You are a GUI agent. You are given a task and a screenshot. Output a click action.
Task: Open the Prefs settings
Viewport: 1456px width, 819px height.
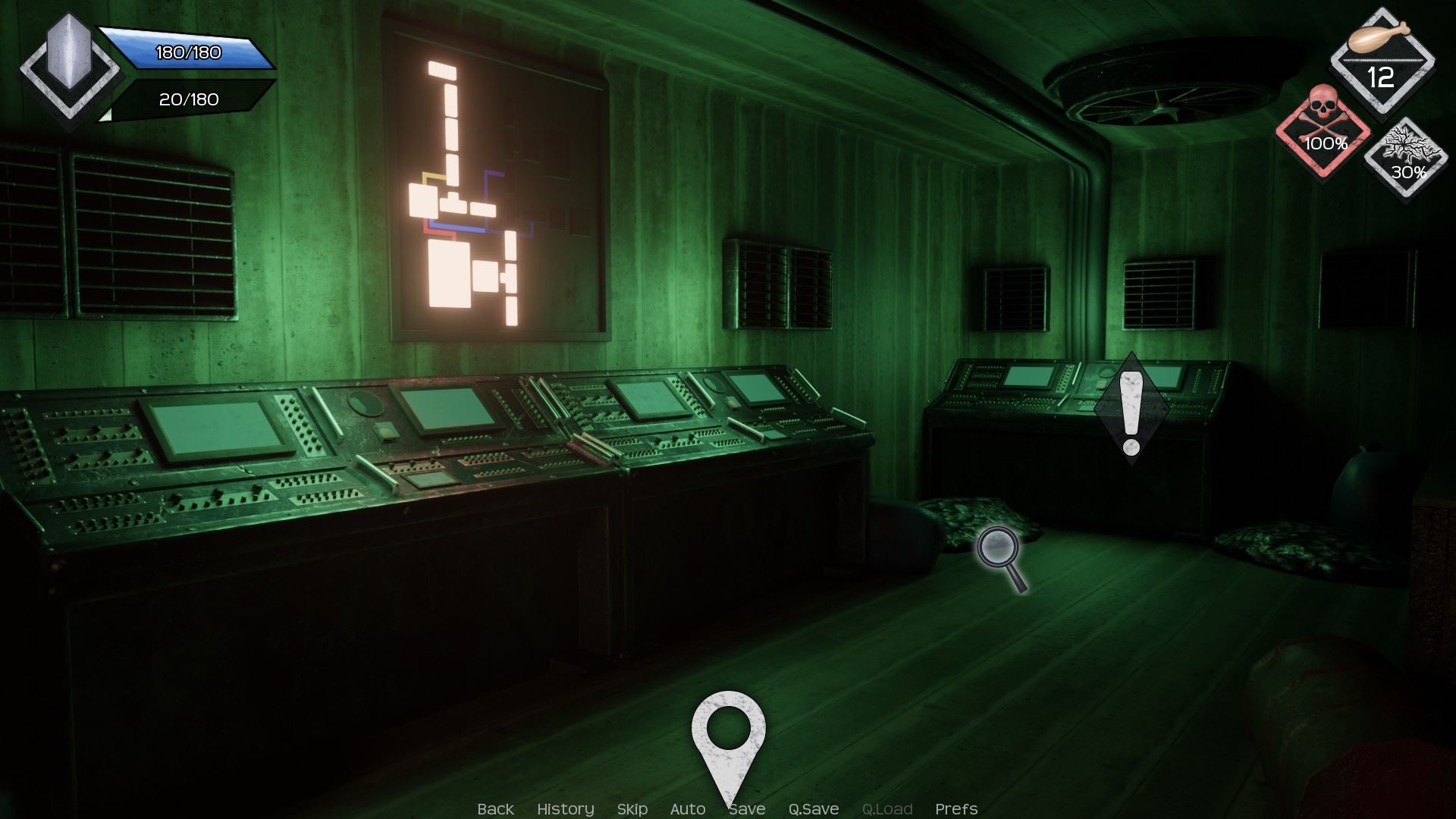pos(955,809)
